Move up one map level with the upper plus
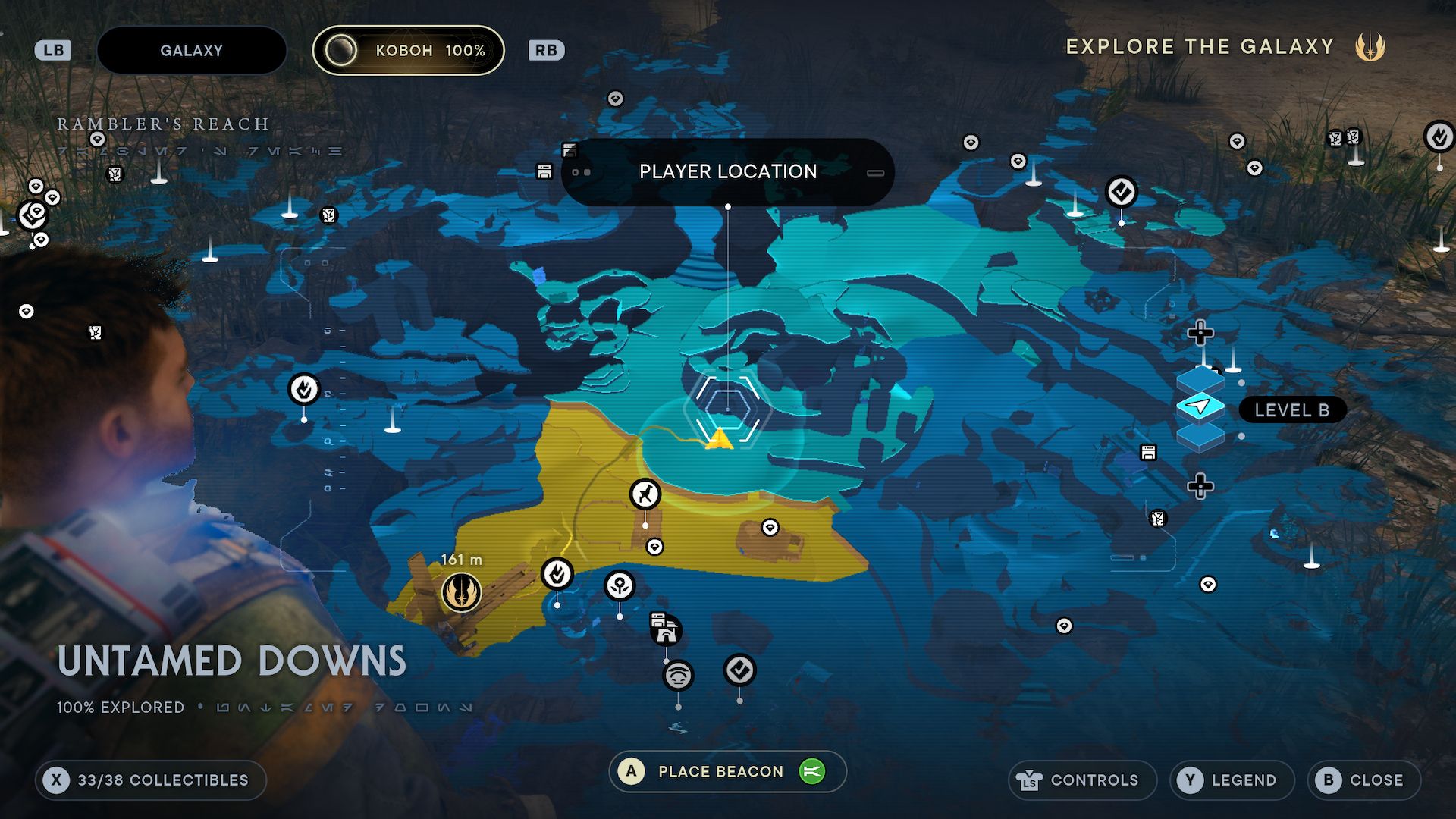 [x=1200, y=332]
